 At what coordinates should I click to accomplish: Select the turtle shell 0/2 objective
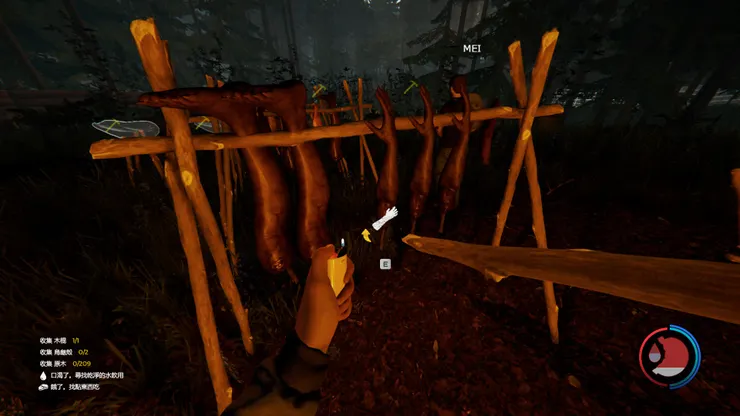coord(63,352)
